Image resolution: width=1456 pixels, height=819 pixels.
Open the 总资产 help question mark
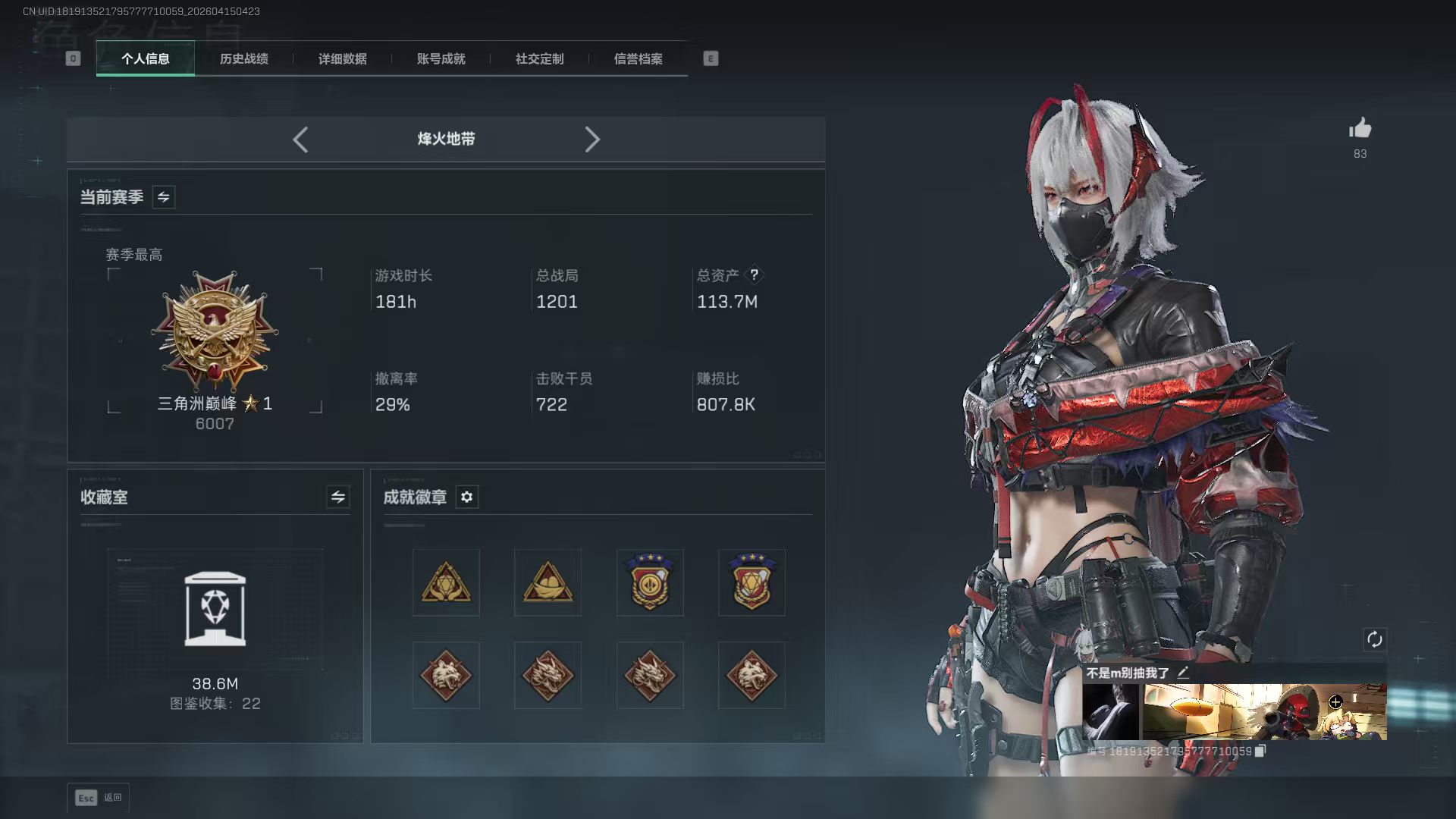click(754, 276)
